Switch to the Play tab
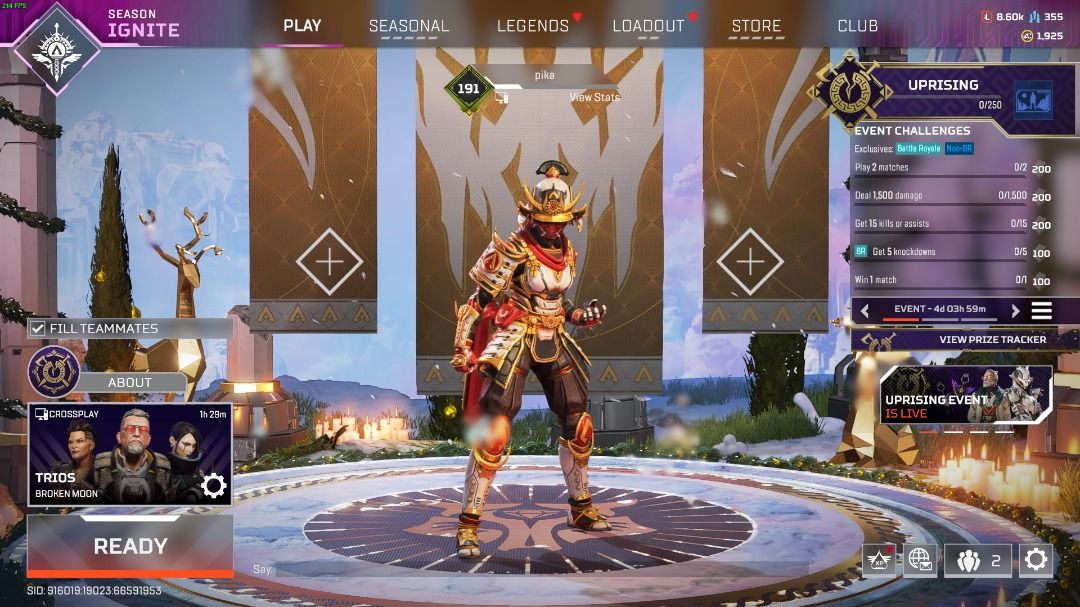 pos(302,26)
